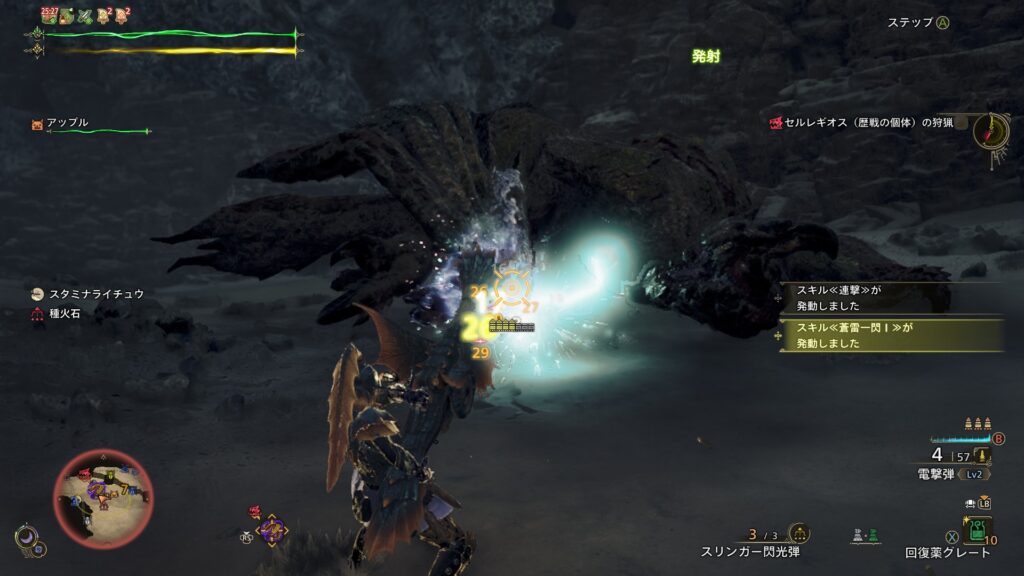
Task: Click the スタミナライチュウ nearby item entry
Action: point(90,294)
